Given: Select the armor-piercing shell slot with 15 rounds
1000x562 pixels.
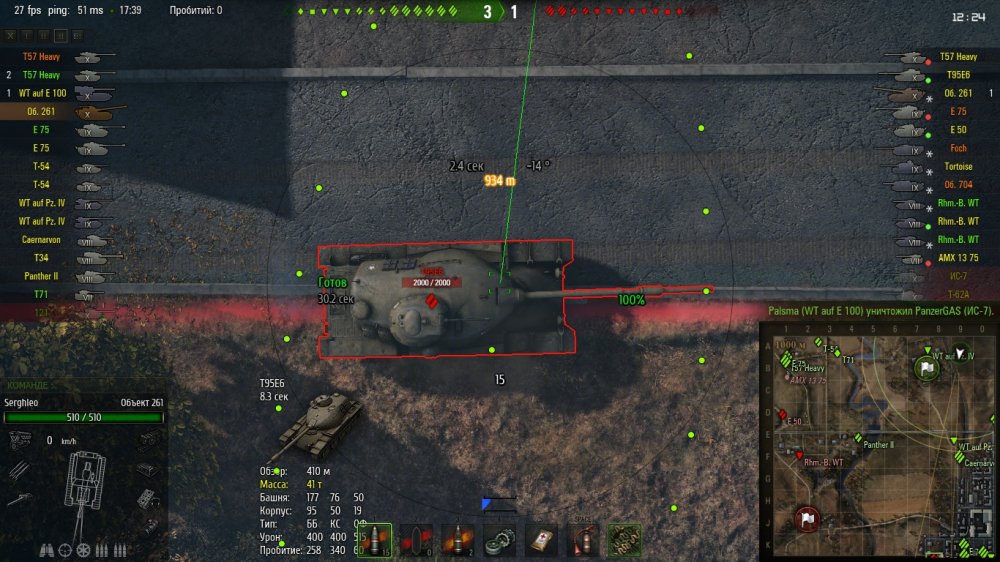Looking at the screenshot, I should [374, 540].
